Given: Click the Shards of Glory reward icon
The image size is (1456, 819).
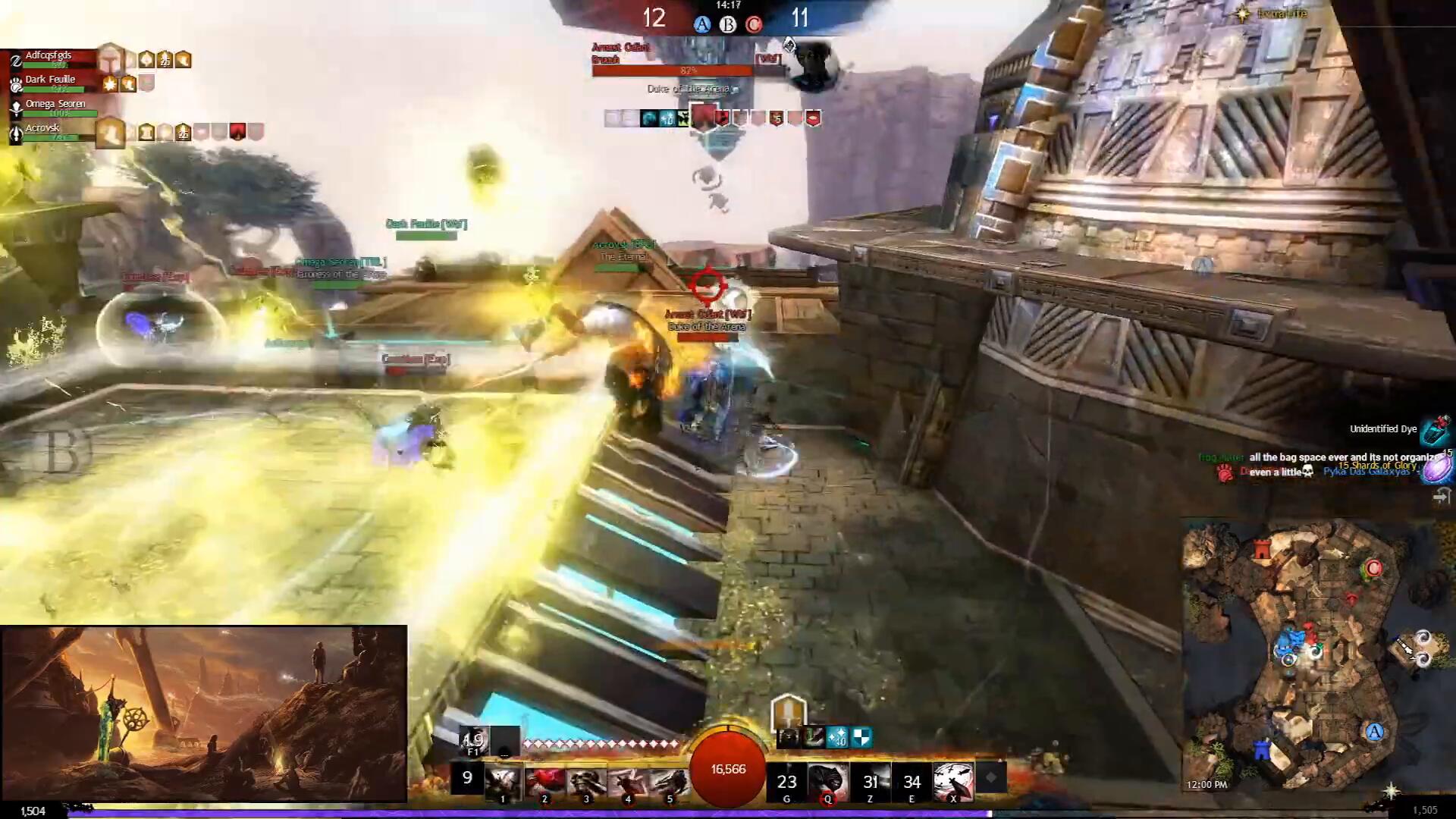Looking at the screenshot, I should (x=1437, y=469).
